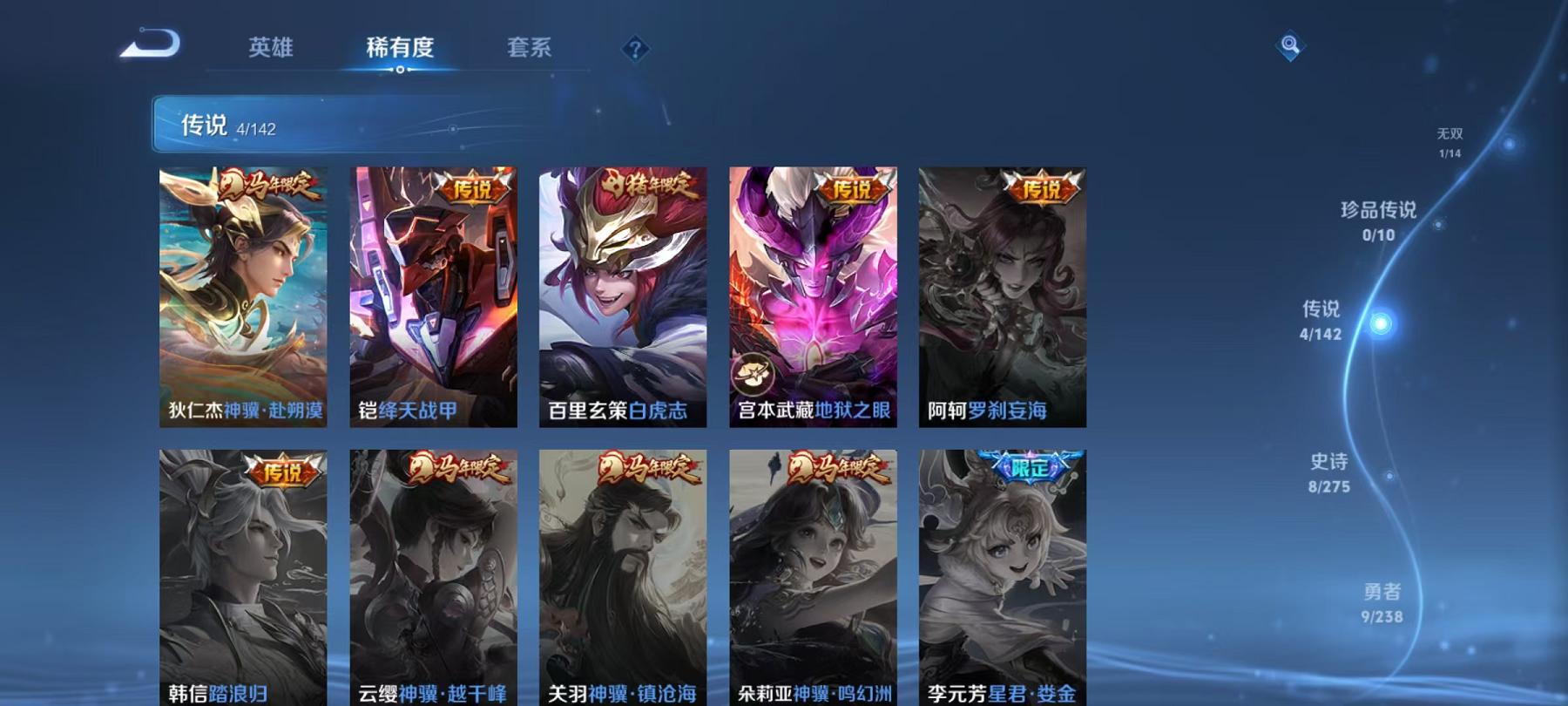The image size is (1568, 706).
Task: Switch to the 套系 tab
Action: click(531, 50)
